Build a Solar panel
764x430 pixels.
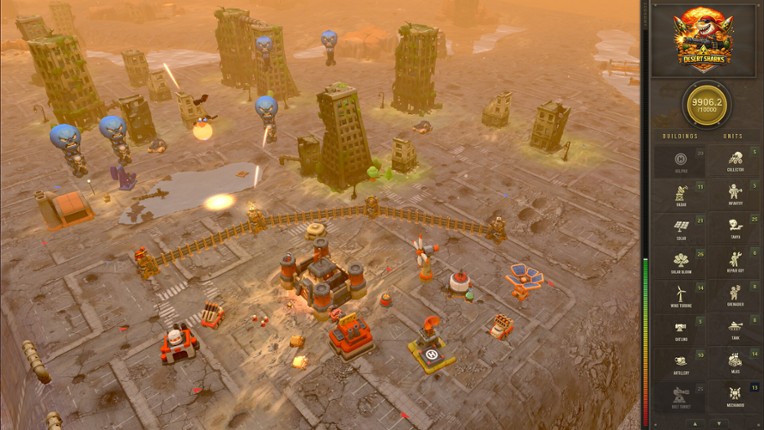680,227
